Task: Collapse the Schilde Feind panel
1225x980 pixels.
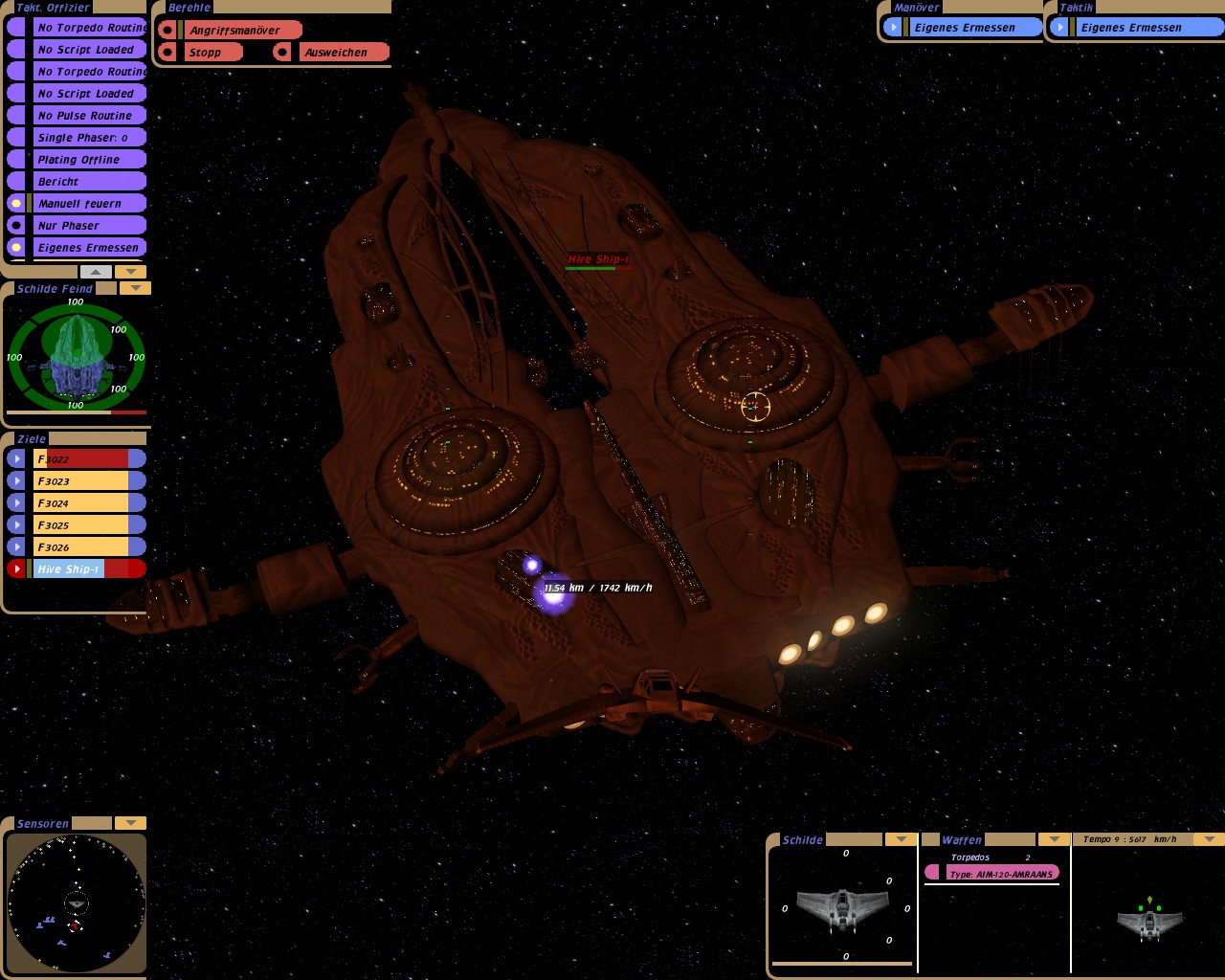Action: tap(135, 288)
